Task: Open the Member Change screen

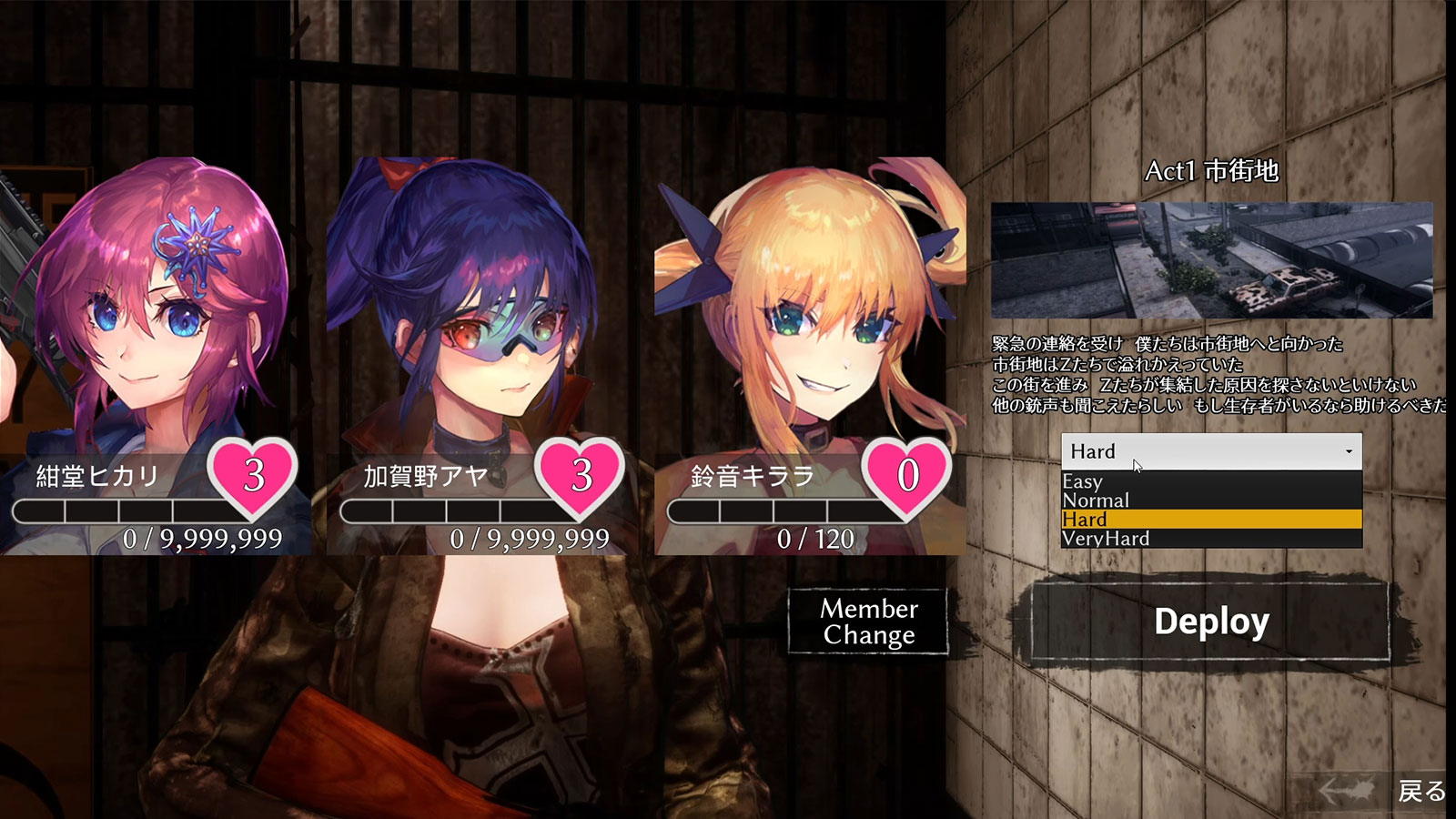Action: pyautogui.click(x=868, y=622)
